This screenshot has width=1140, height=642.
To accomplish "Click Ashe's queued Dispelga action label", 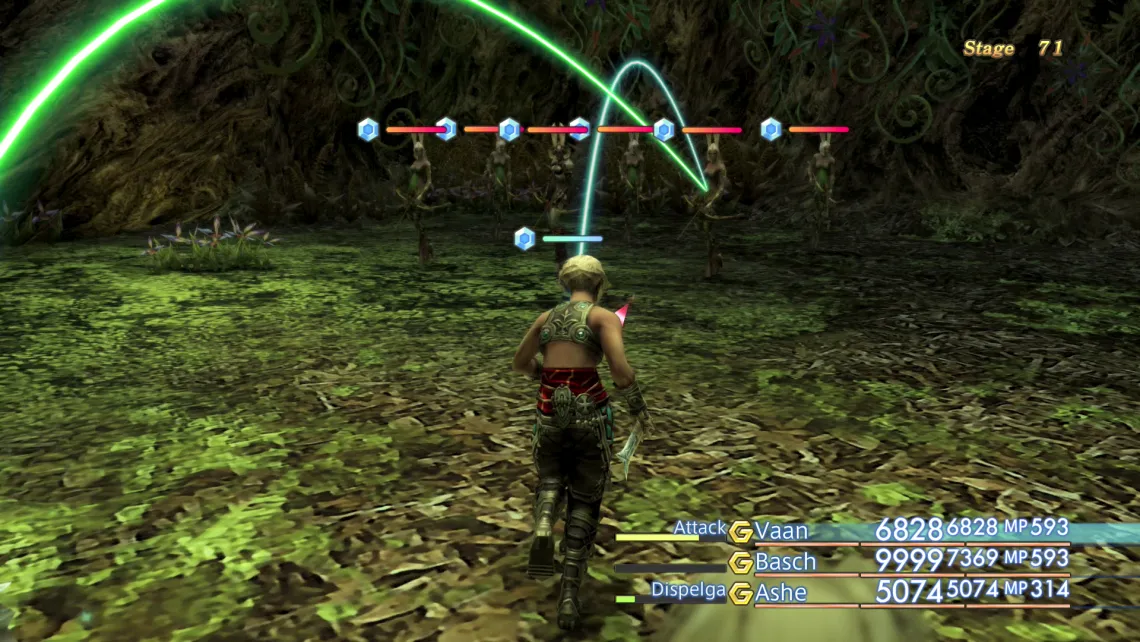I will pyautogui.click(x=688, y=589).
